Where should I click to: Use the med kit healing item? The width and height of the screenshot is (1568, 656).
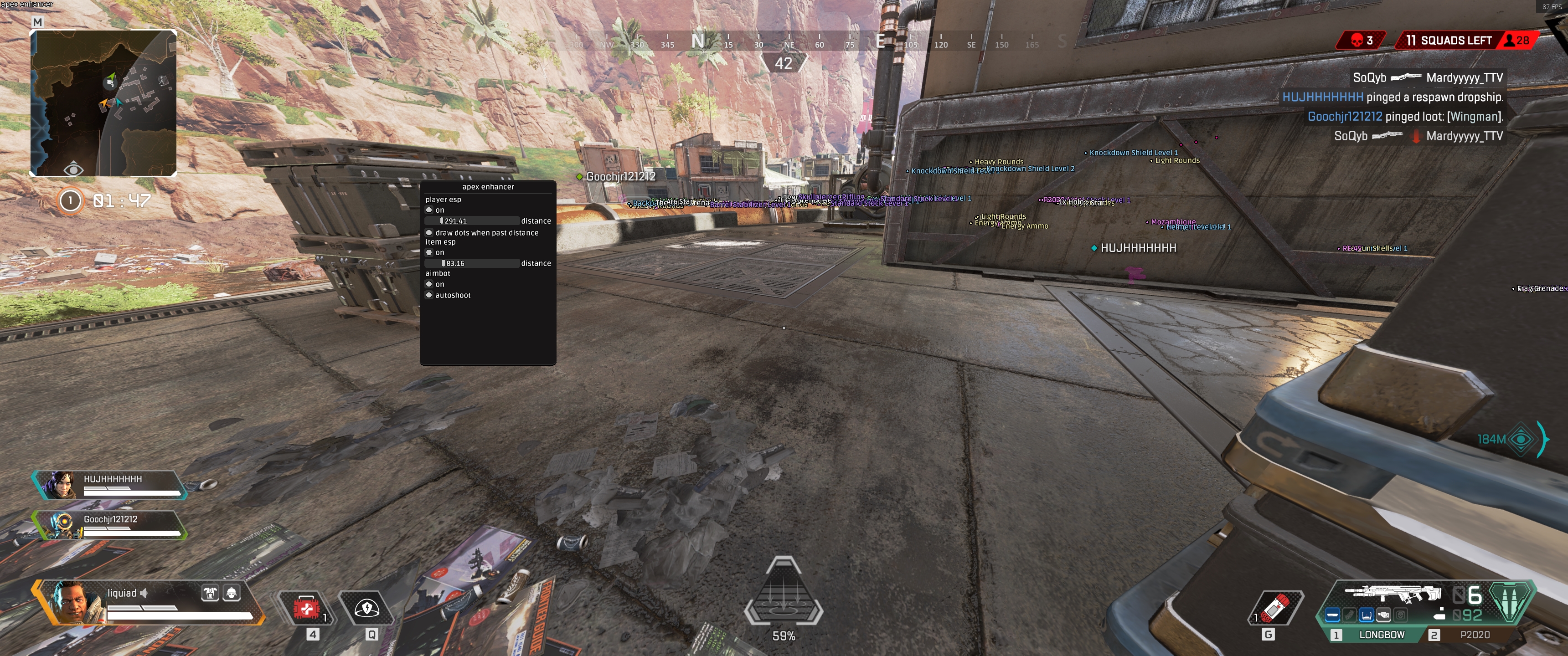coord(307,608)
